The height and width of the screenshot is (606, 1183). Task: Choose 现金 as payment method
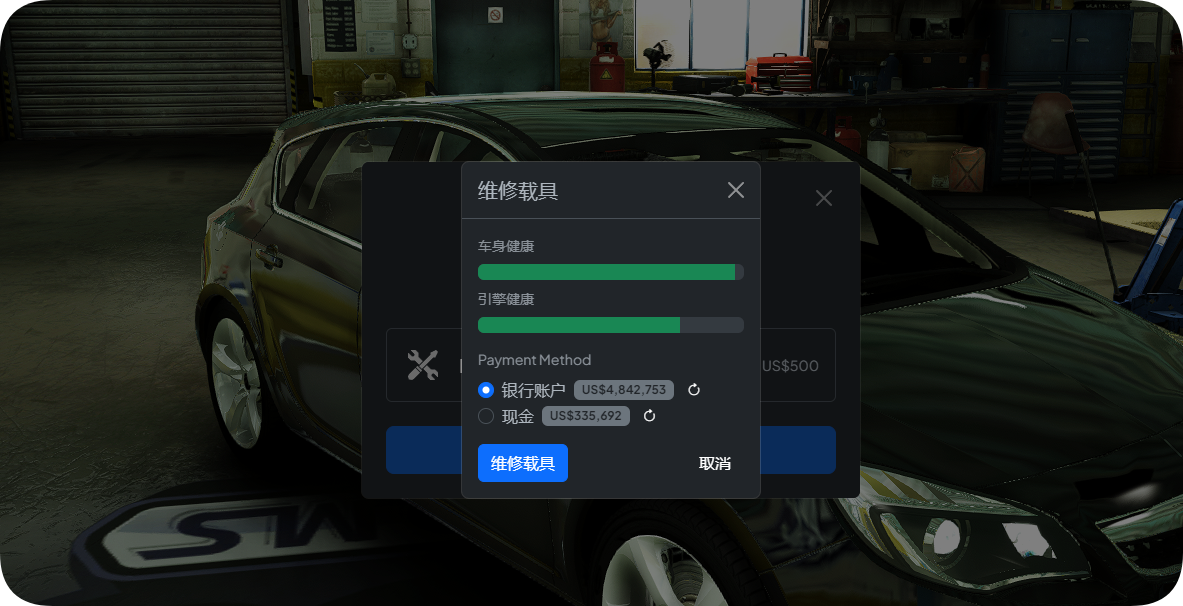point(486,416)
